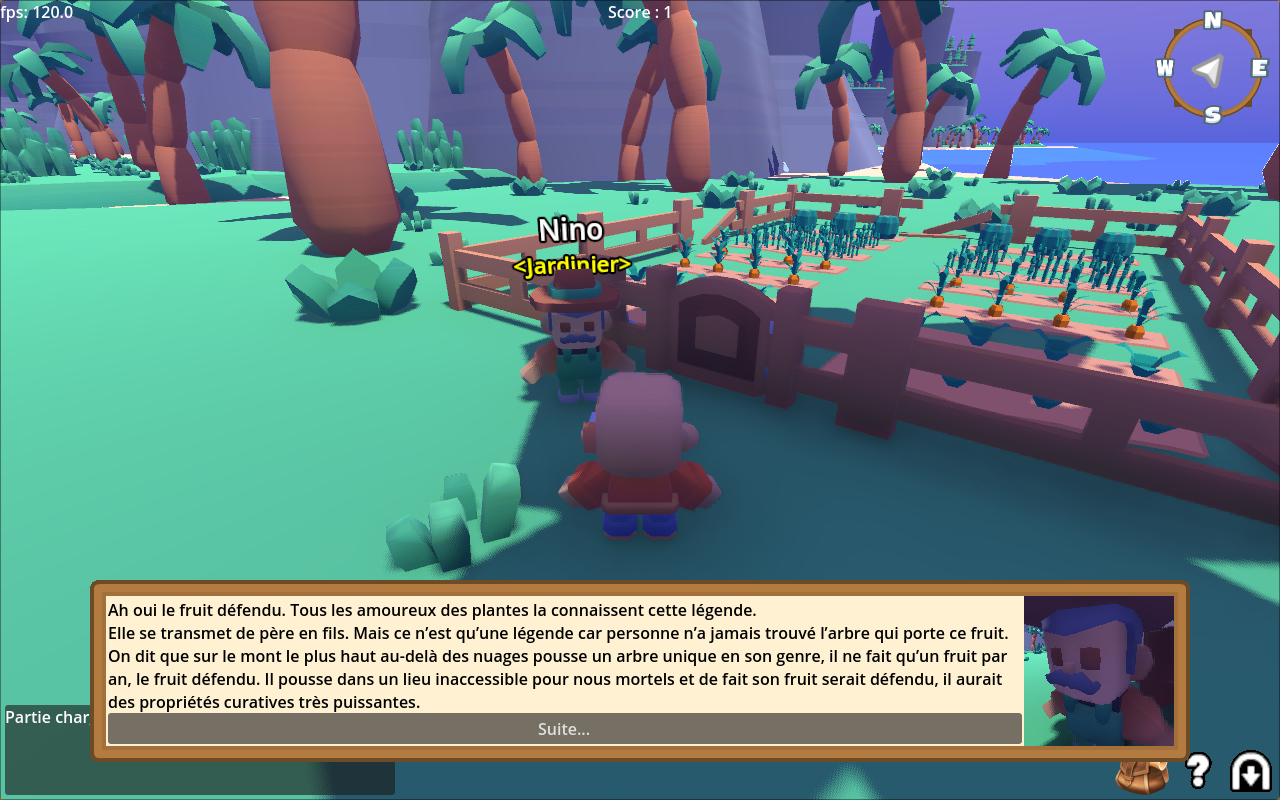Continue the dialogue with the Suite... button
This screenshot has height=800, width=1280.
click(x=564, y=729)
